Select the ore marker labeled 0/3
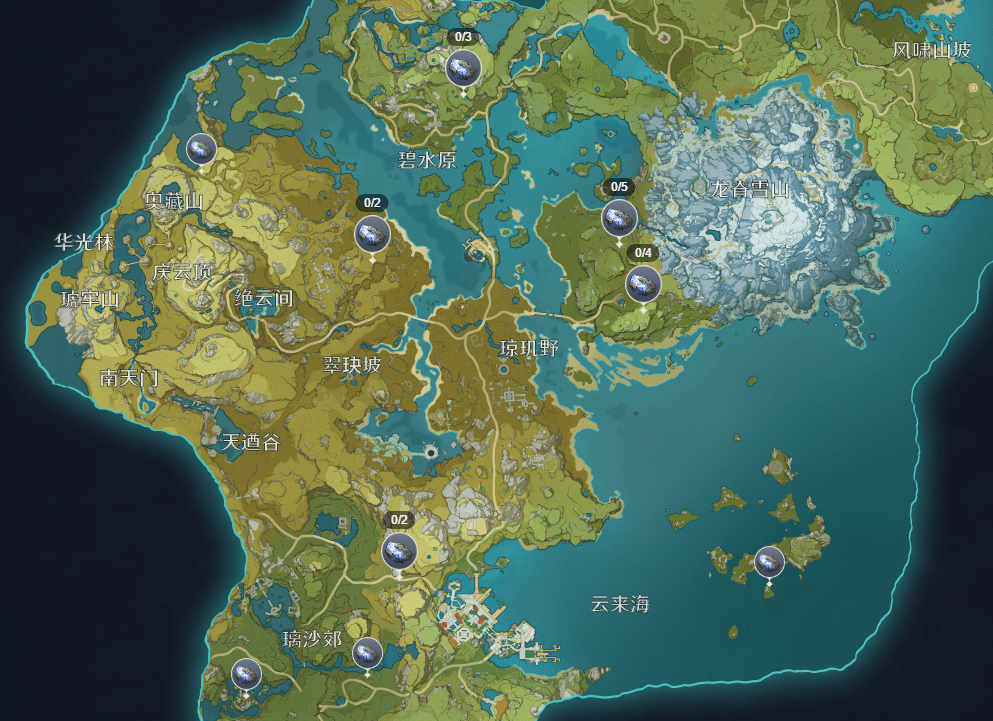 (463, 68)
